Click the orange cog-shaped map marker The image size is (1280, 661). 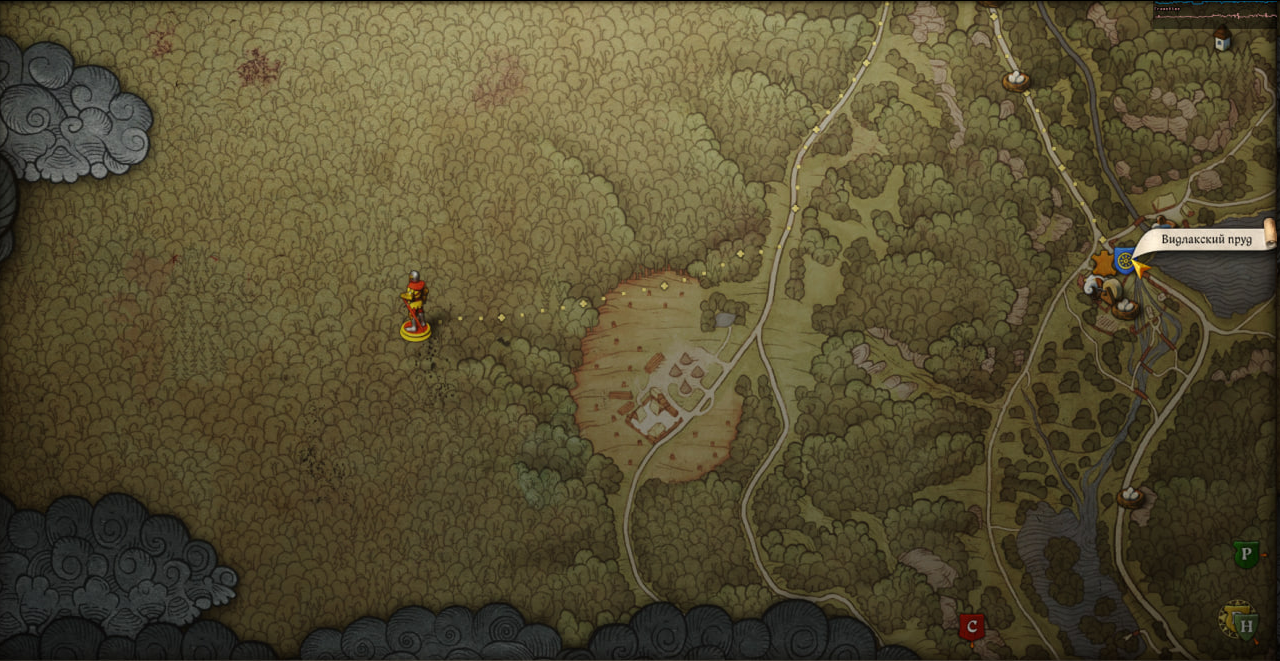point(1103,264)
